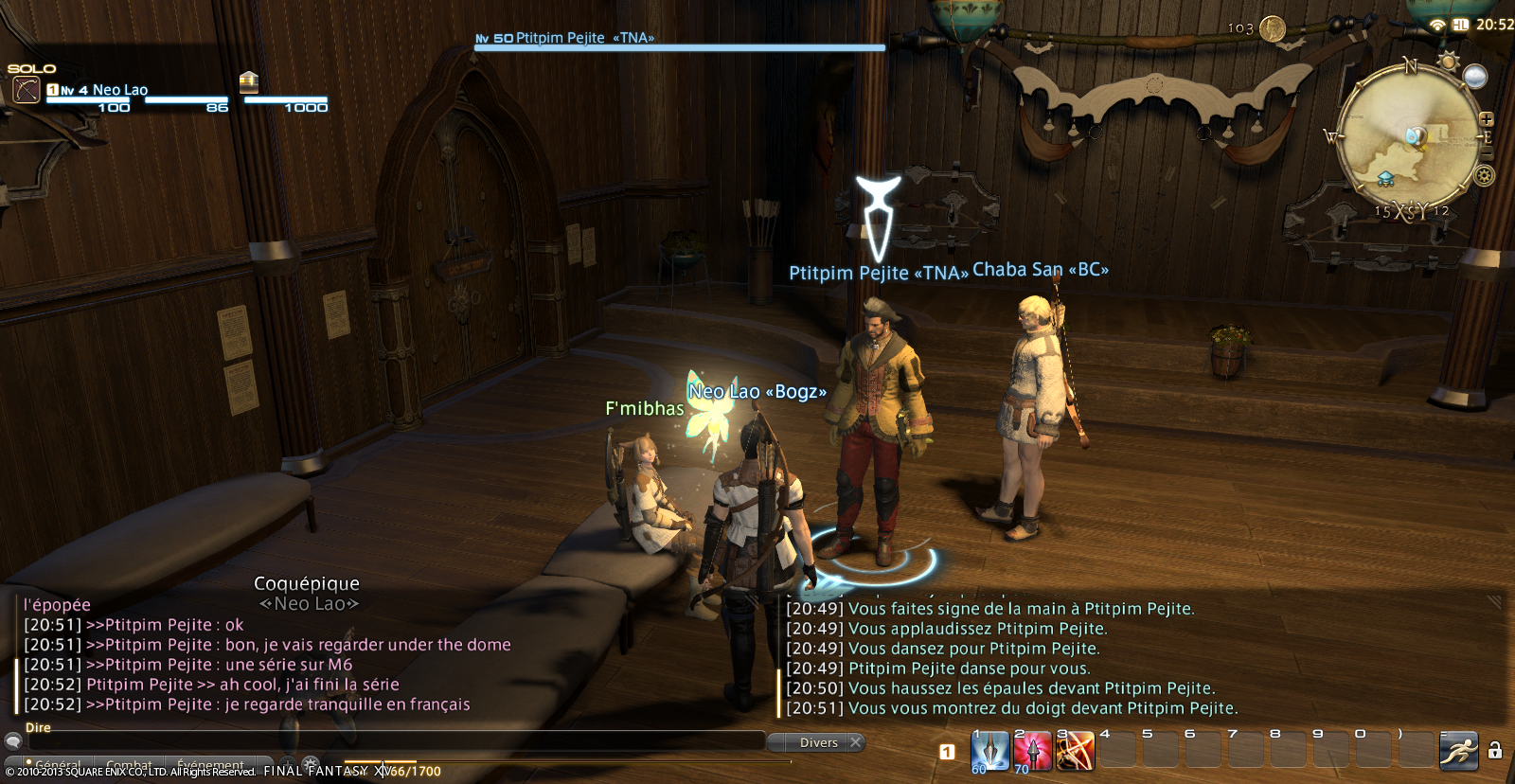Screen dimensions: 1515x784
Task: Trigger the flaming bow ability in slot 3
Action: pyautogui.click(x=1076, y=752)
